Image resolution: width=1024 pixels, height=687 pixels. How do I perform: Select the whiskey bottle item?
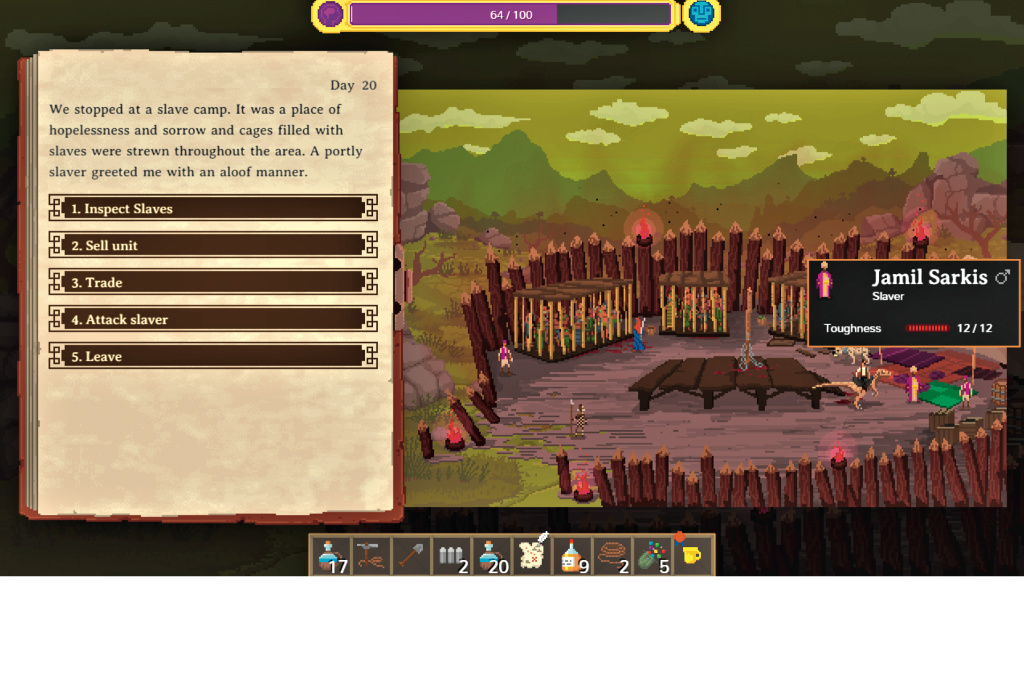pyautogui.click(x=572, y=555)
